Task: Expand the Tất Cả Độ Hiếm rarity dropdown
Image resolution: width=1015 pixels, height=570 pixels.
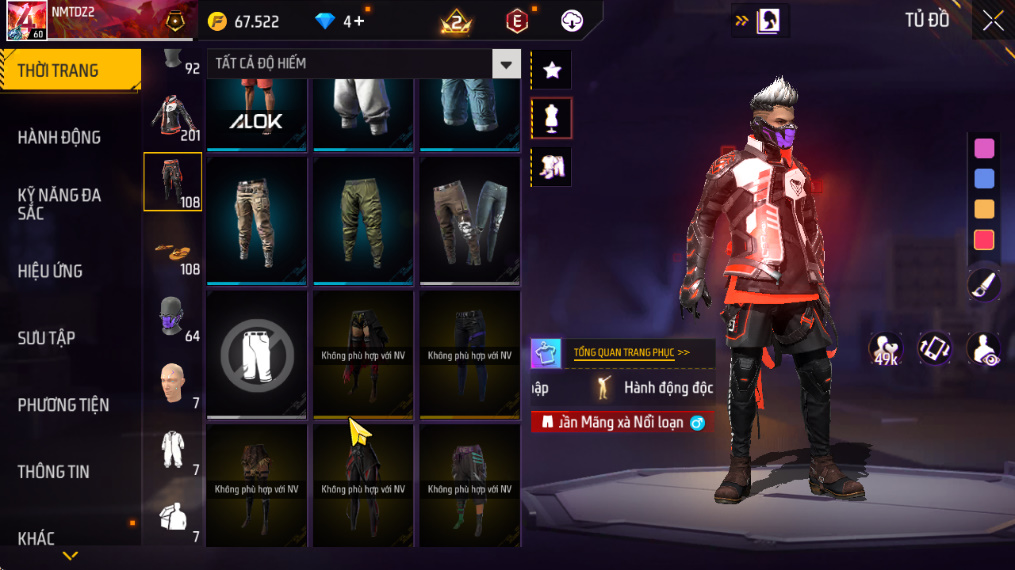Action: [506, 64]
